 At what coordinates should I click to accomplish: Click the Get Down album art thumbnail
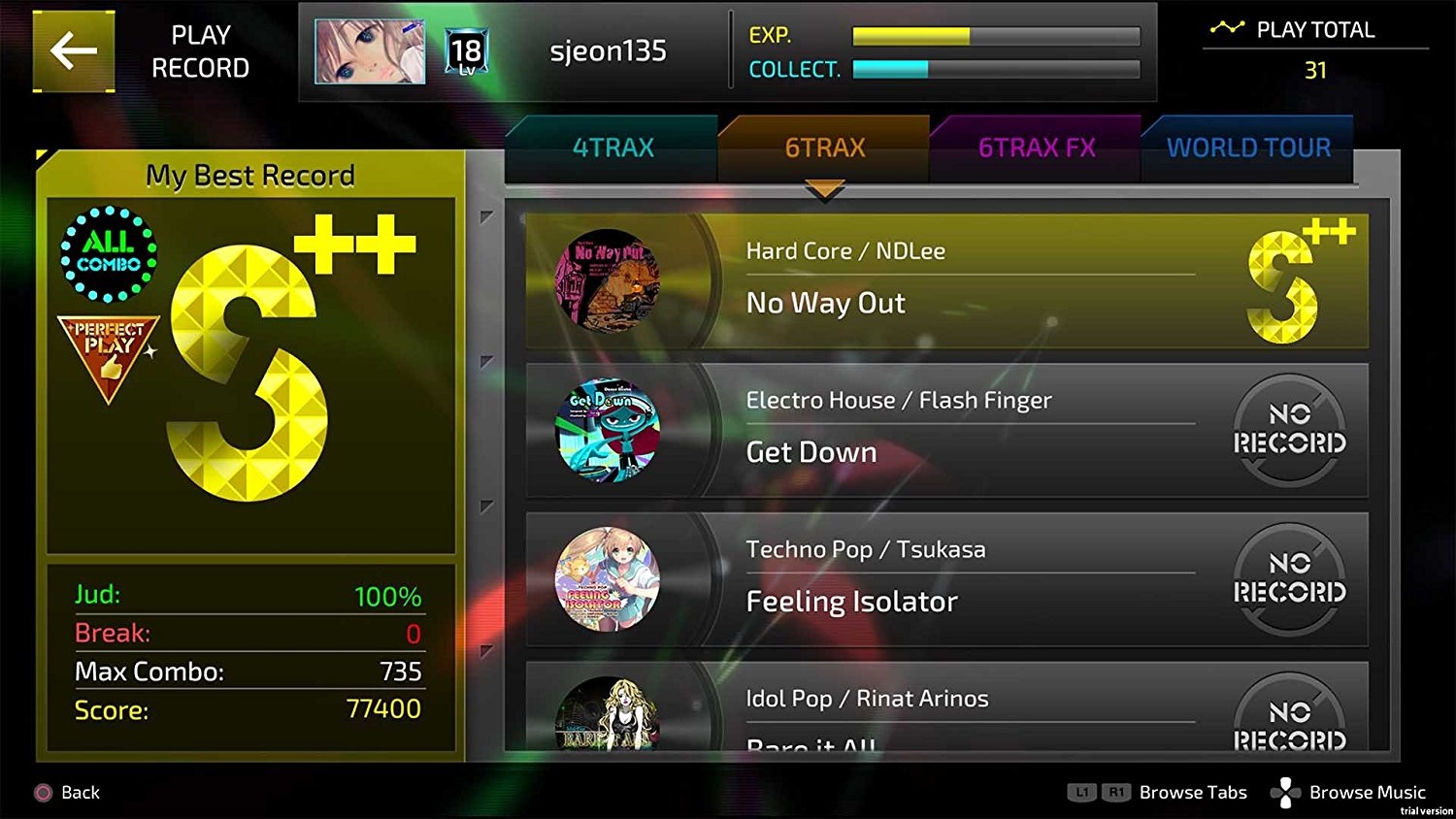[x=607, y=430]
